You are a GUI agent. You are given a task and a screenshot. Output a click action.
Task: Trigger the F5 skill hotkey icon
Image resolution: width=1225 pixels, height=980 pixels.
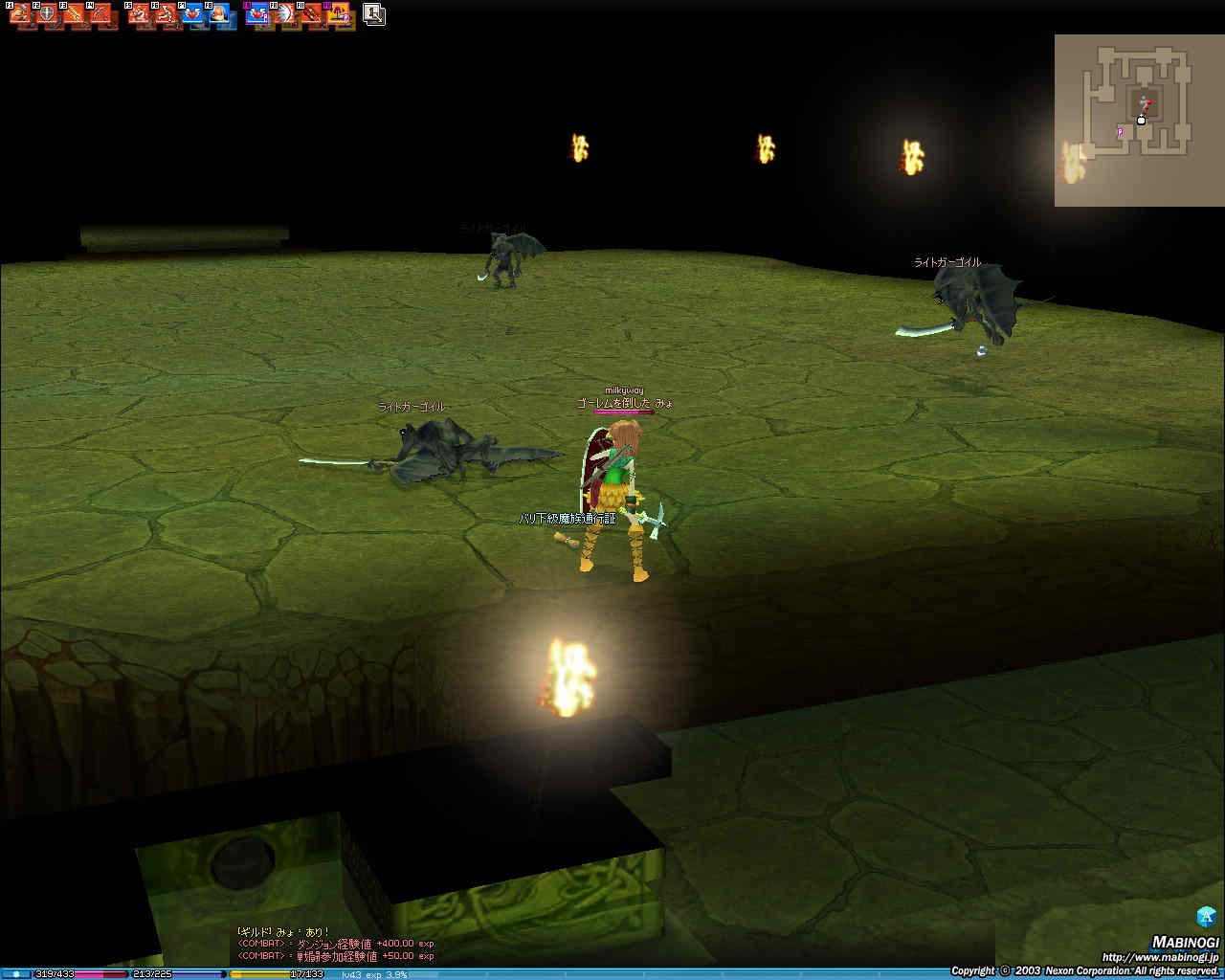[x=140, y=14]
